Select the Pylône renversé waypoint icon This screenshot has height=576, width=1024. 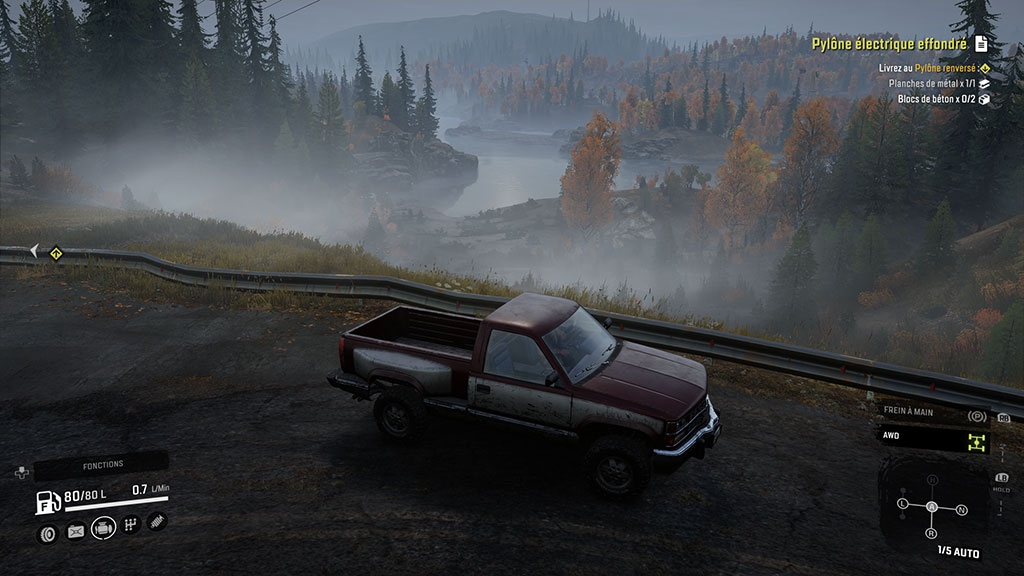(984, 68)
